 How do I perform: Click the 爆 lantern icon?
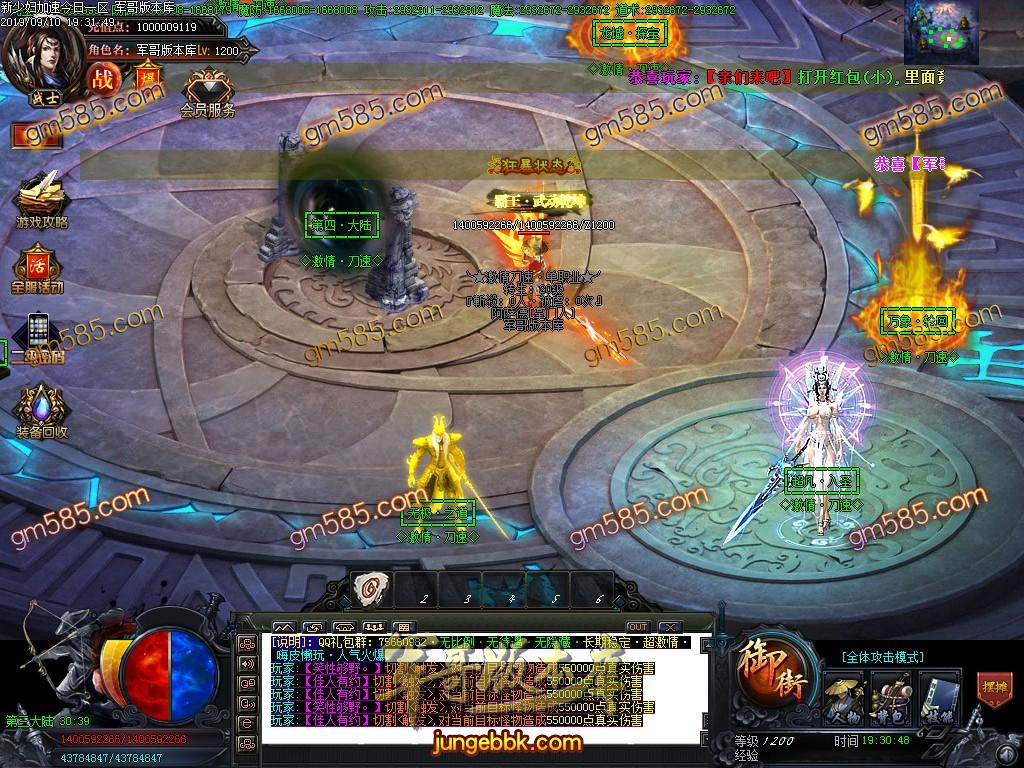point(145,79)
